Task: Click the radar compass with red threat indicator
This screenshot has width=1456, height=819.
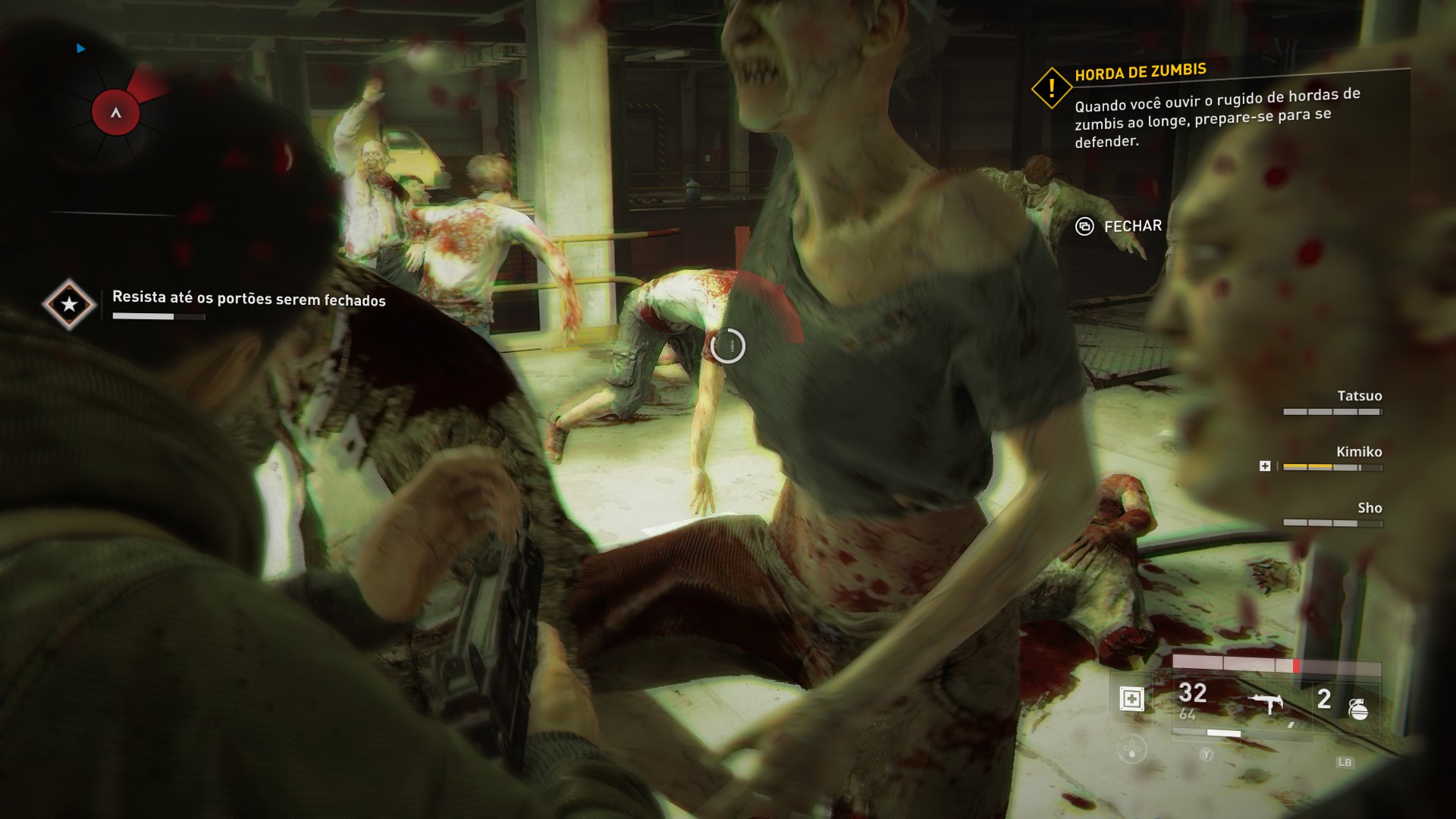Action: (x=116, y=113)
